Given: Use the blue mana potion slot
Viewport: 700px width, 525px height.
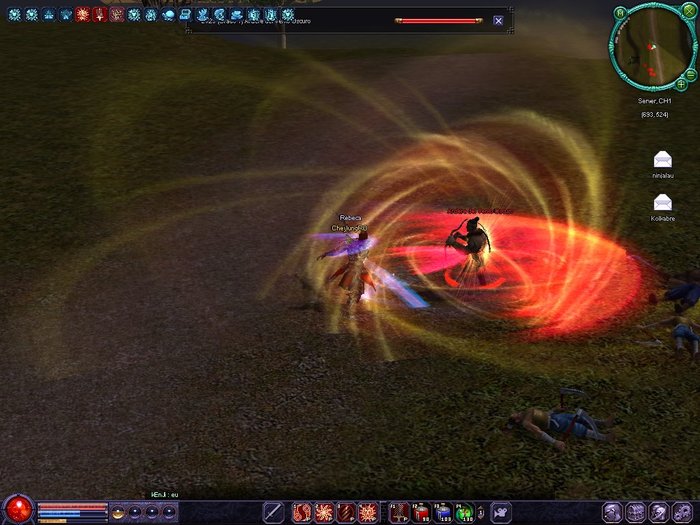Looking at the screenshot, I should (442, 513).
